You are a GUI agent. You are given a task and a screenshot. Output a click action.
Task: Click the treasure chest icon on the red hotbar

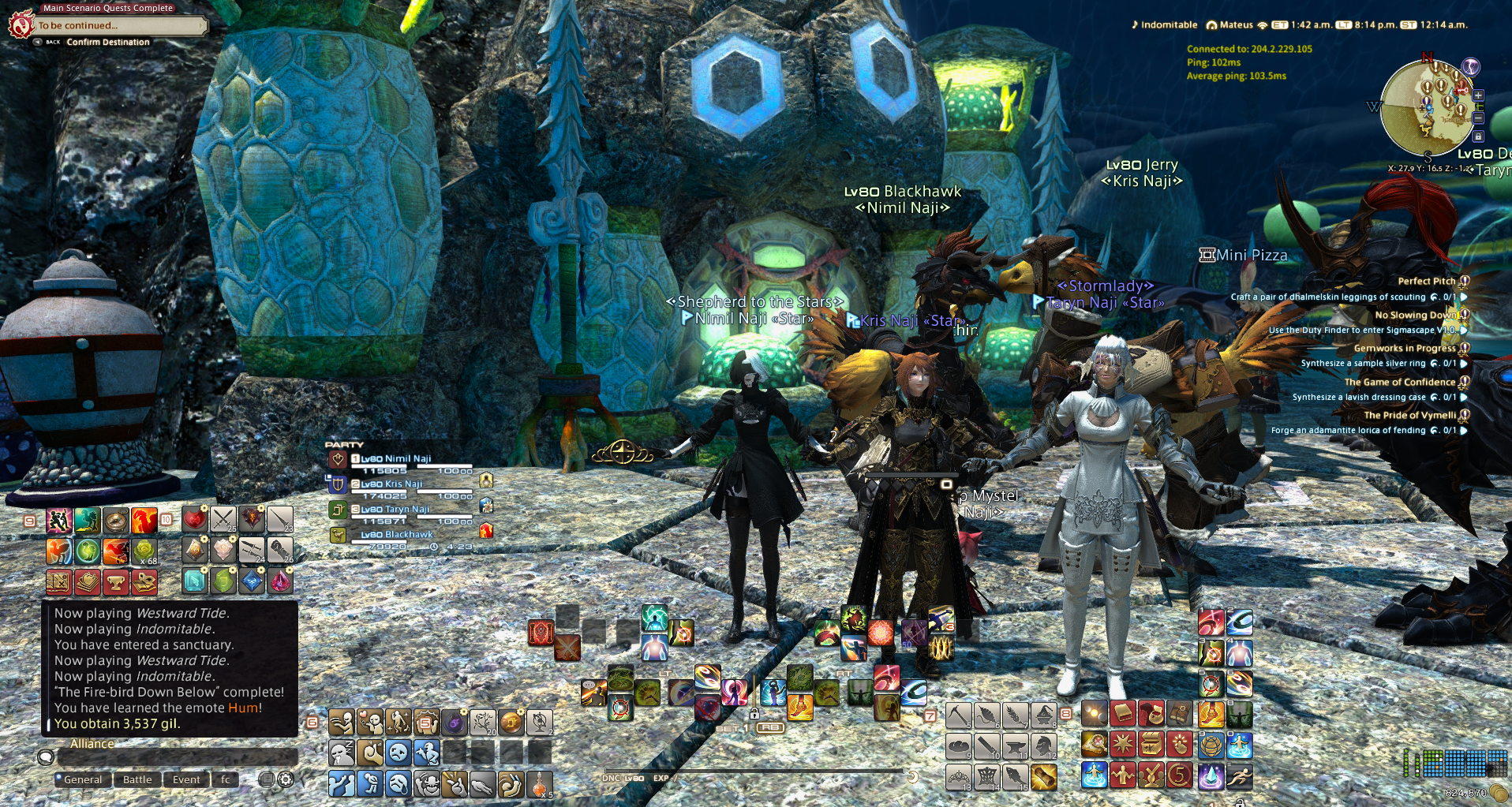coord(1152,745)
